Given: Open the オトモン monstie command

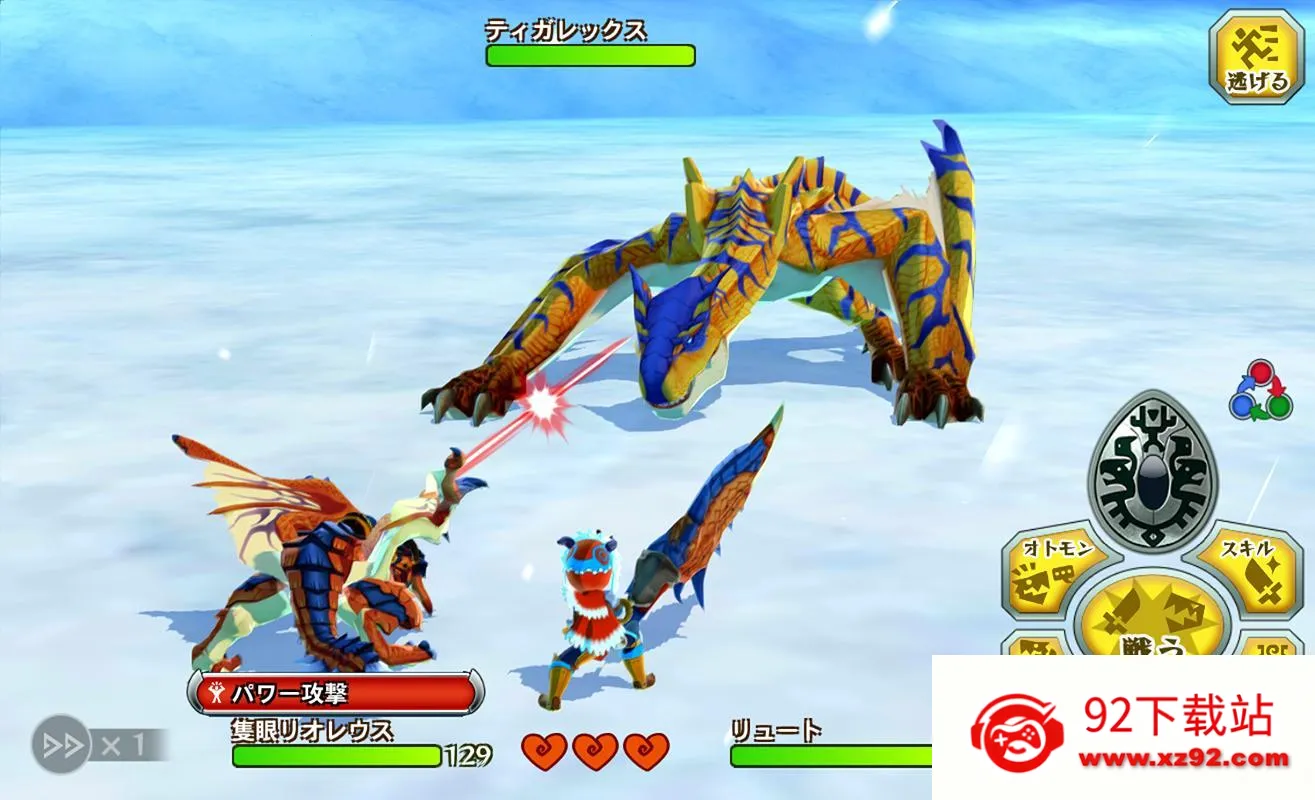Looking at the screenshot, I should pyautogui.click(x=1051, y=573).
